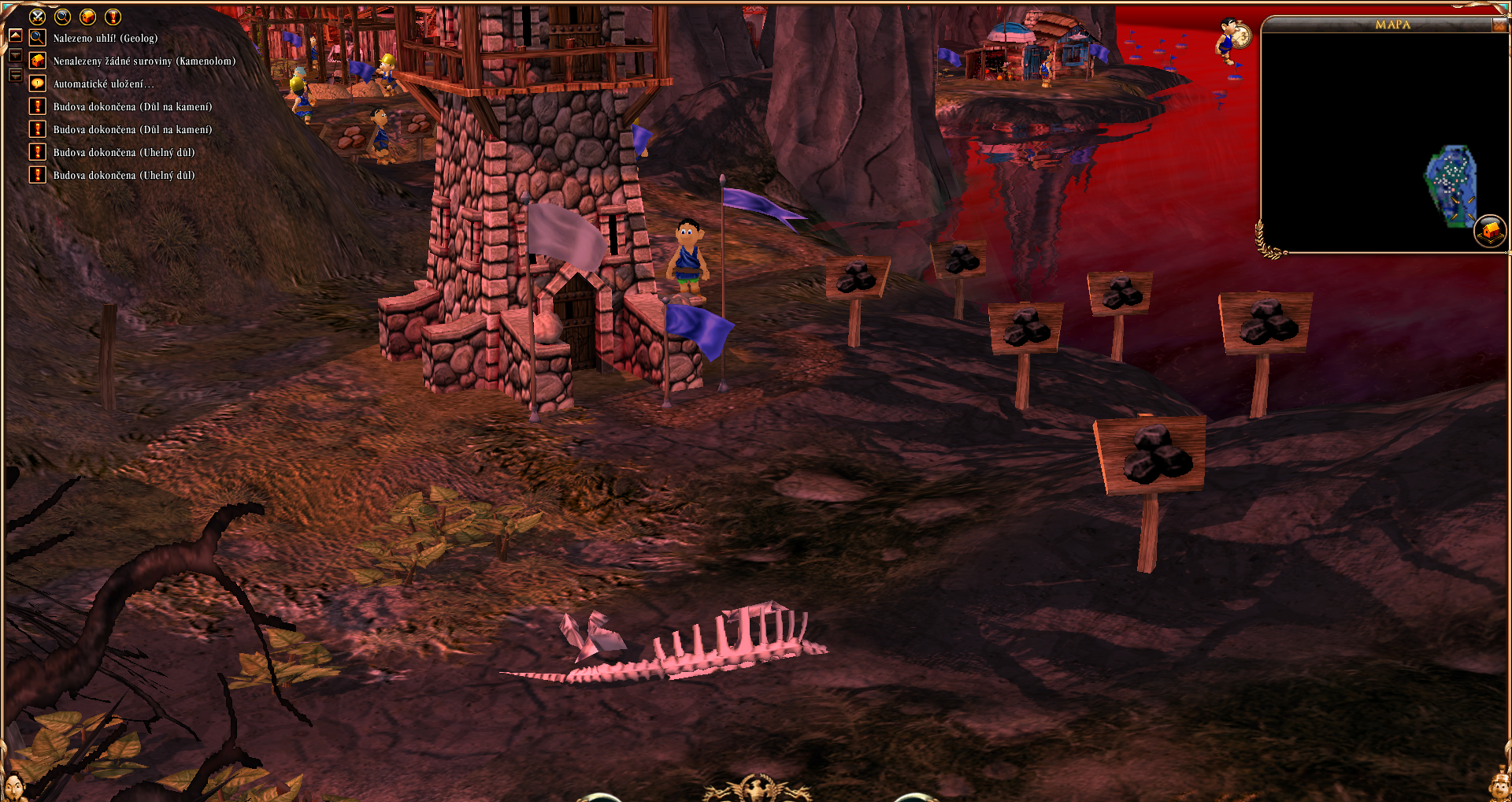Screen dimensions: 1512x802
Task: Toggle the magnifying glass message filter
Action: [x=62, y=17]
